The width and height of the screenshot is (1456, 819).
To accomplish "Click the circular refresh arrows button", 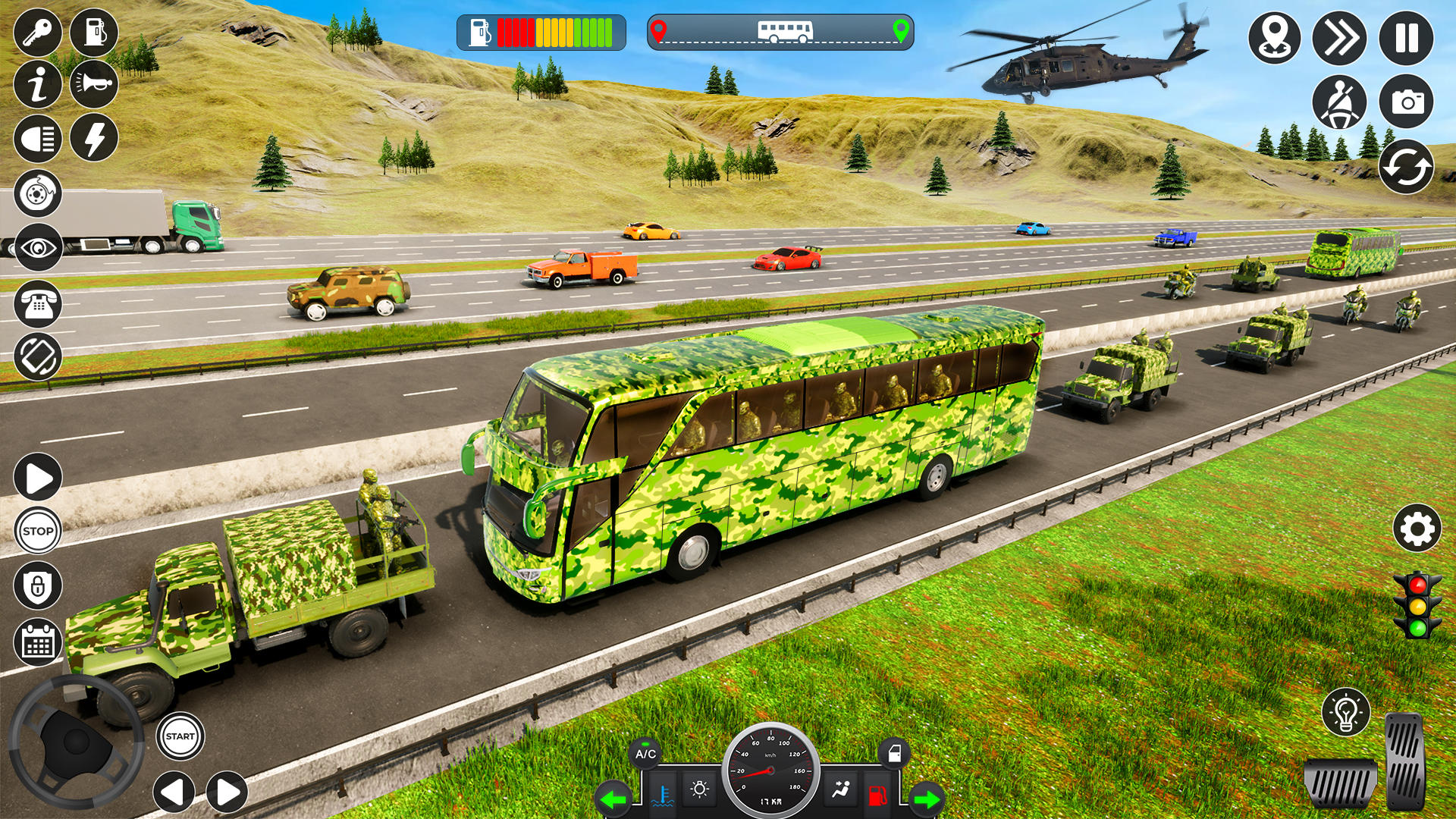I will pyautogui.click(x=1406, y=168).
